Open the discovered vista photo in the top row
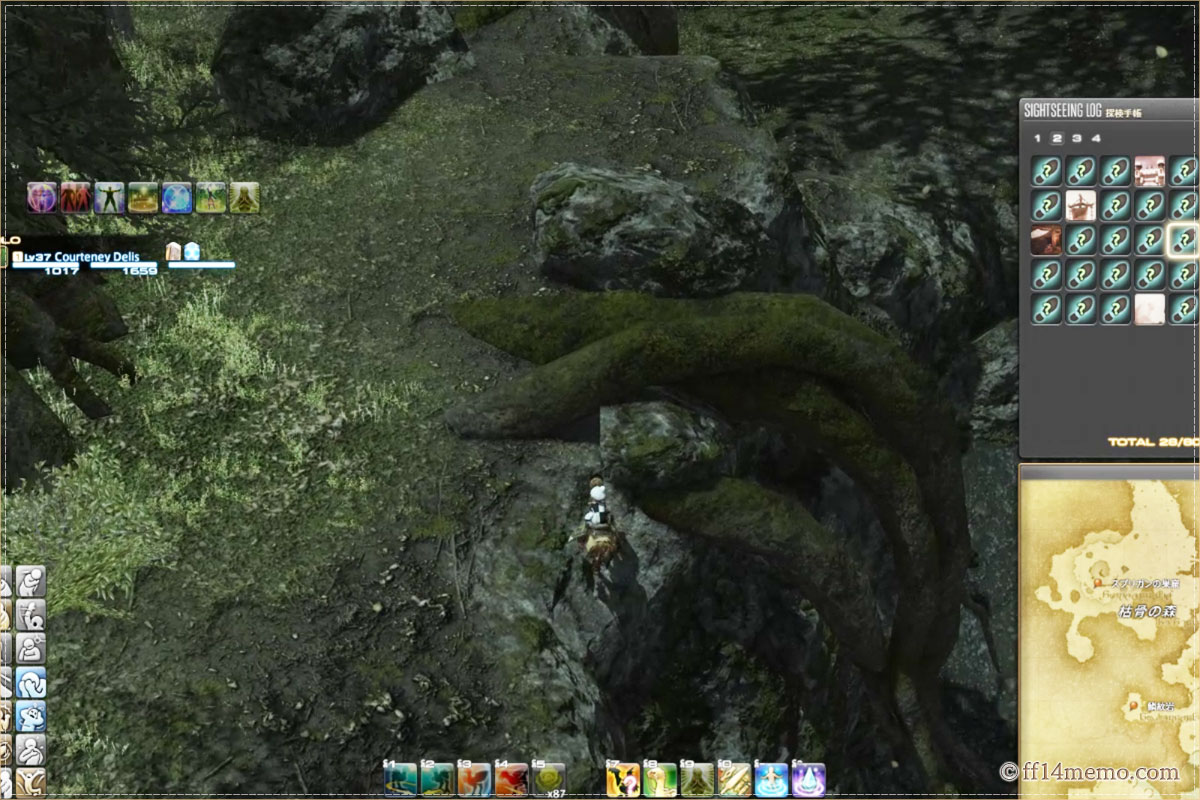 click(x=1150, y=171)
